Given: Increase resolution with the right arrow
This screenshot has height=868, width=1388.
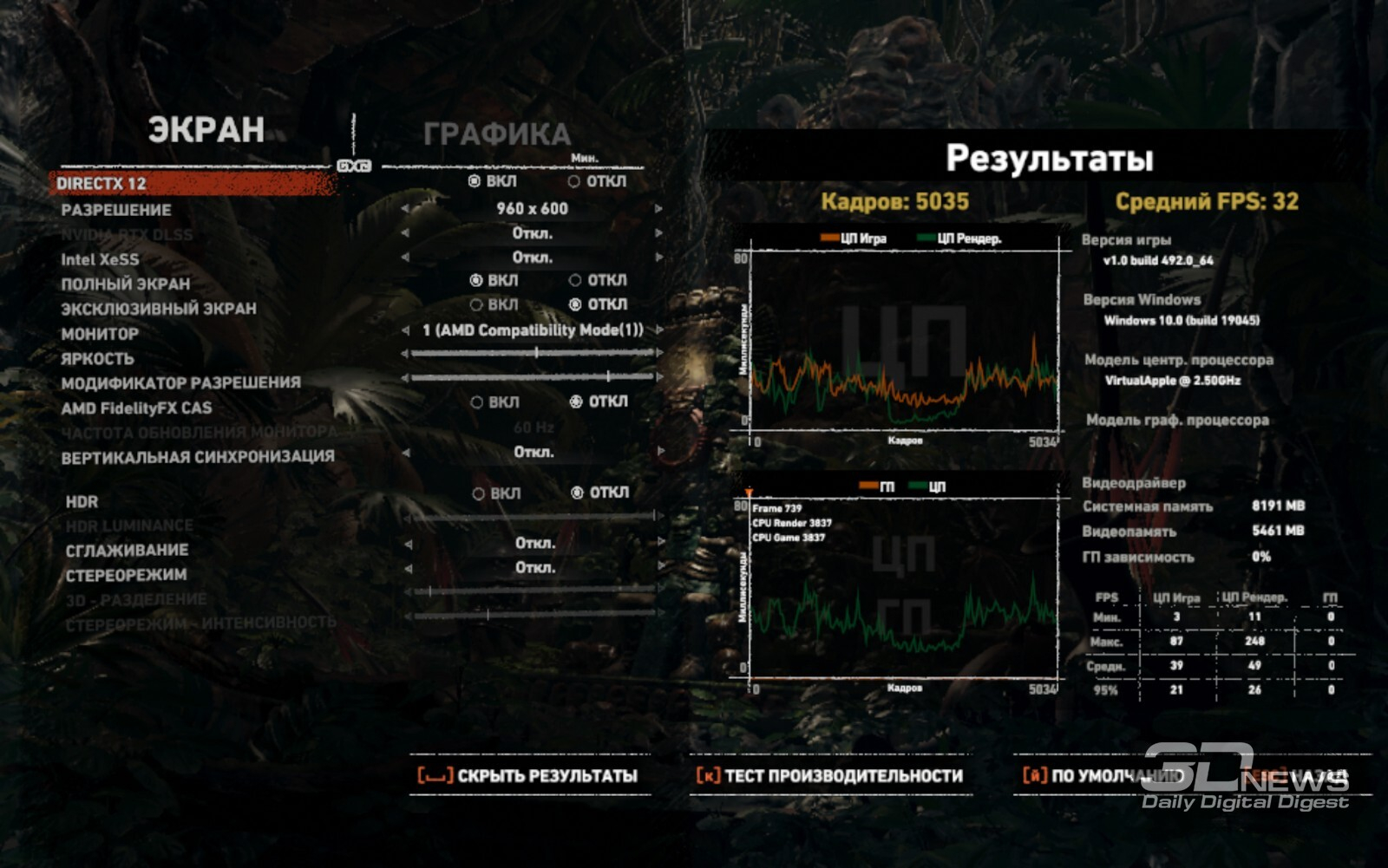Looking at the screenshot, I should 658,209.
